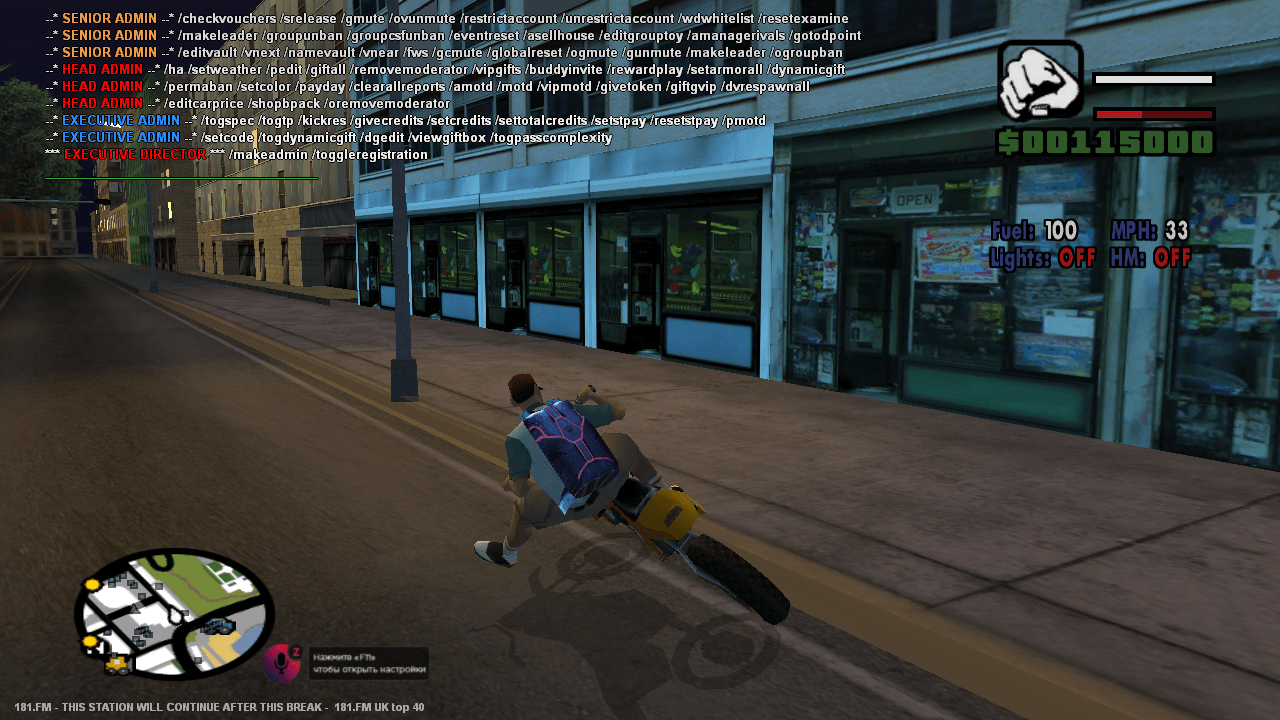Toggle the HM OFF indicator

tap(1151, 257)
